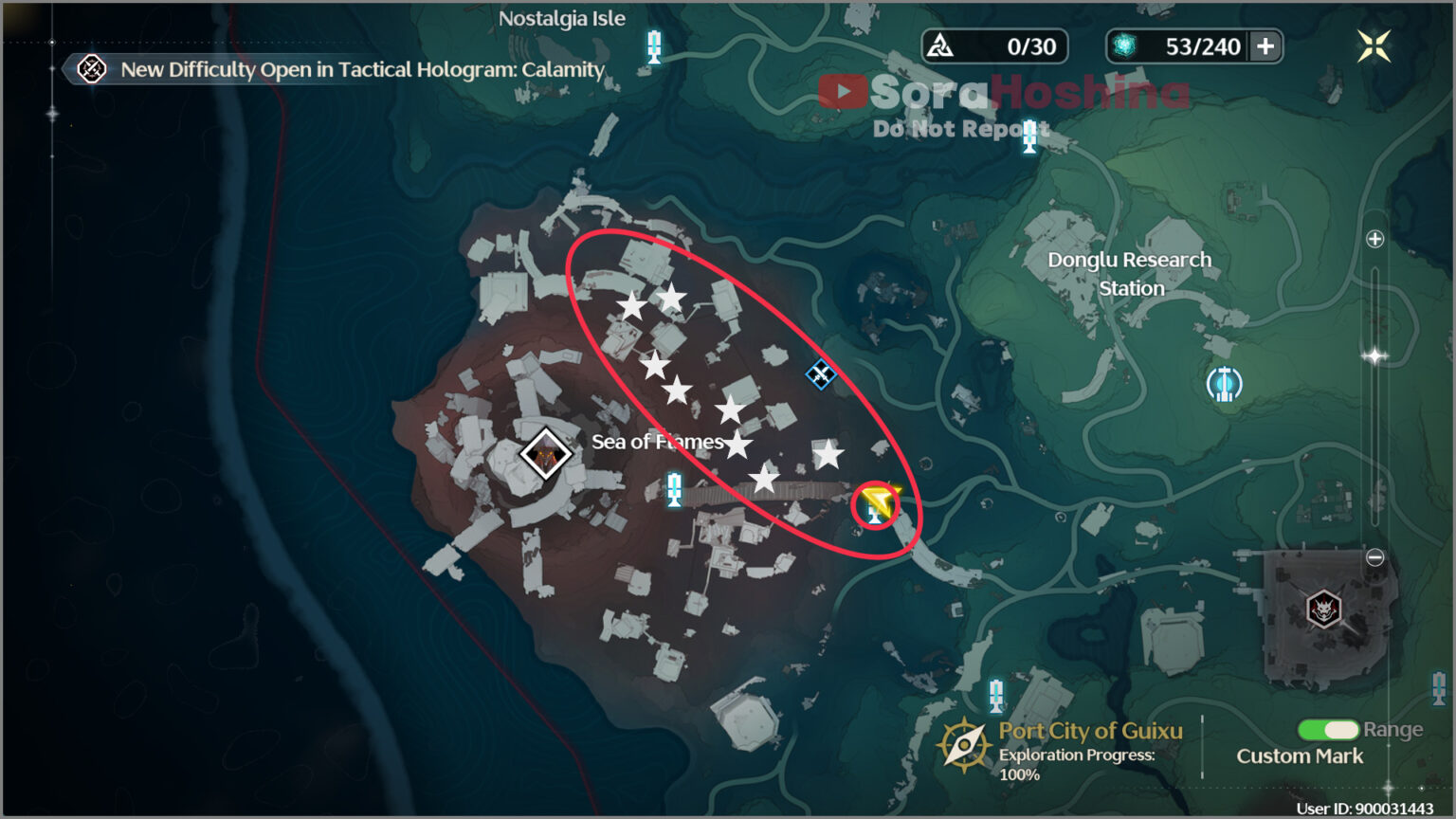Select the beacon below the Sea of Flames bridge

point(675,486)
